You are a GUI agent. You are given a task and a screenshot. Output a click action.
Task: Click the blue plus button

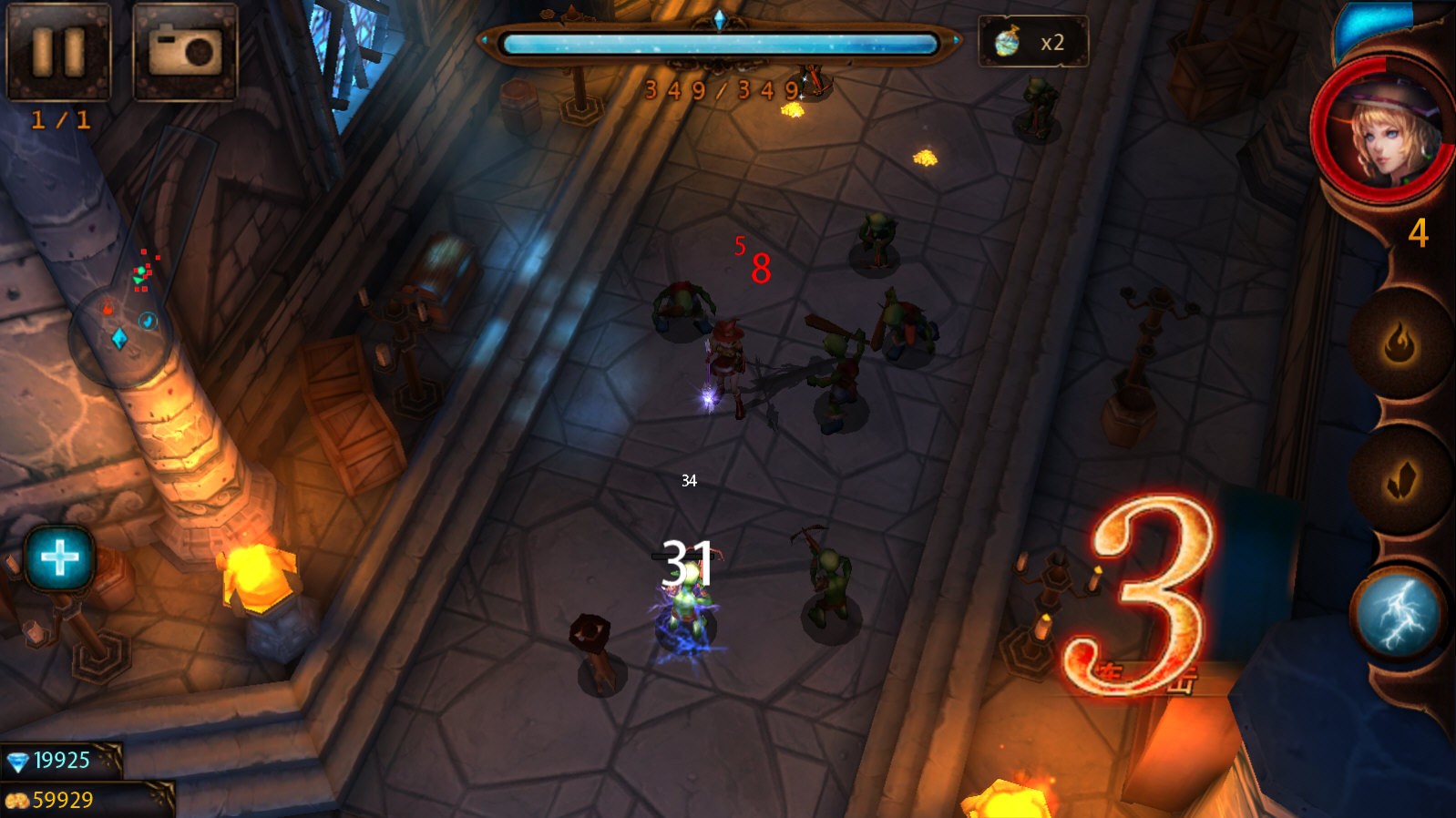tap(59, 557)
